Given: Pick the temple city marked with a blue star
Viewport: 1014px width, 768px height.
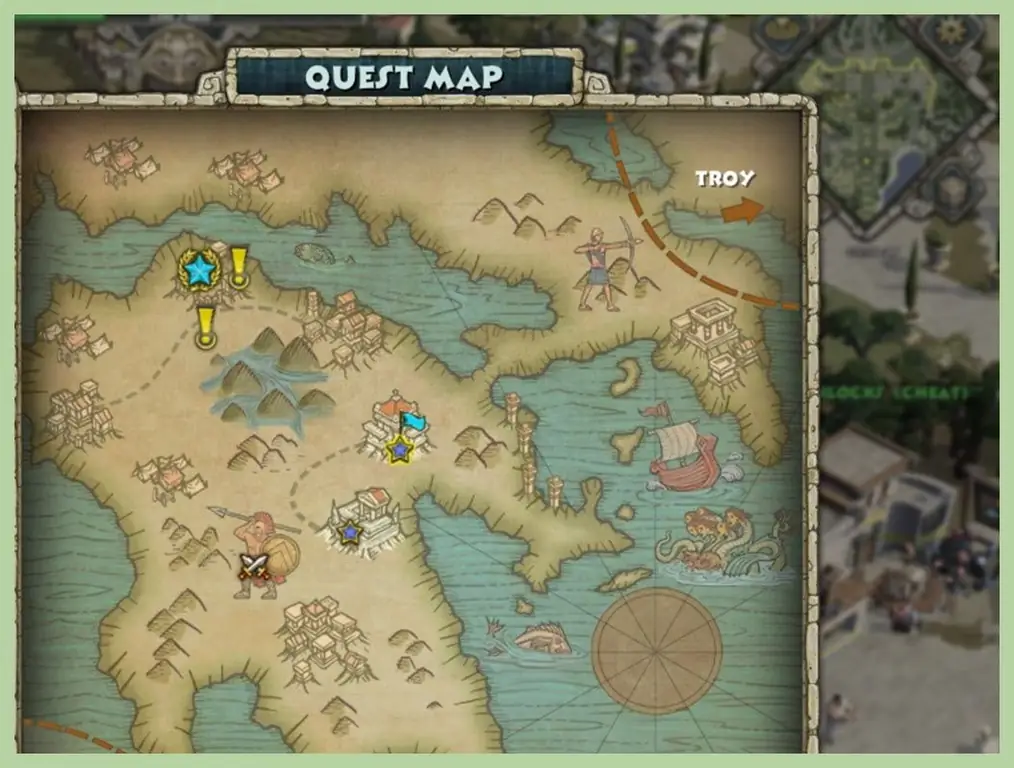Looking at the screenshot, I should coord(362,520).
